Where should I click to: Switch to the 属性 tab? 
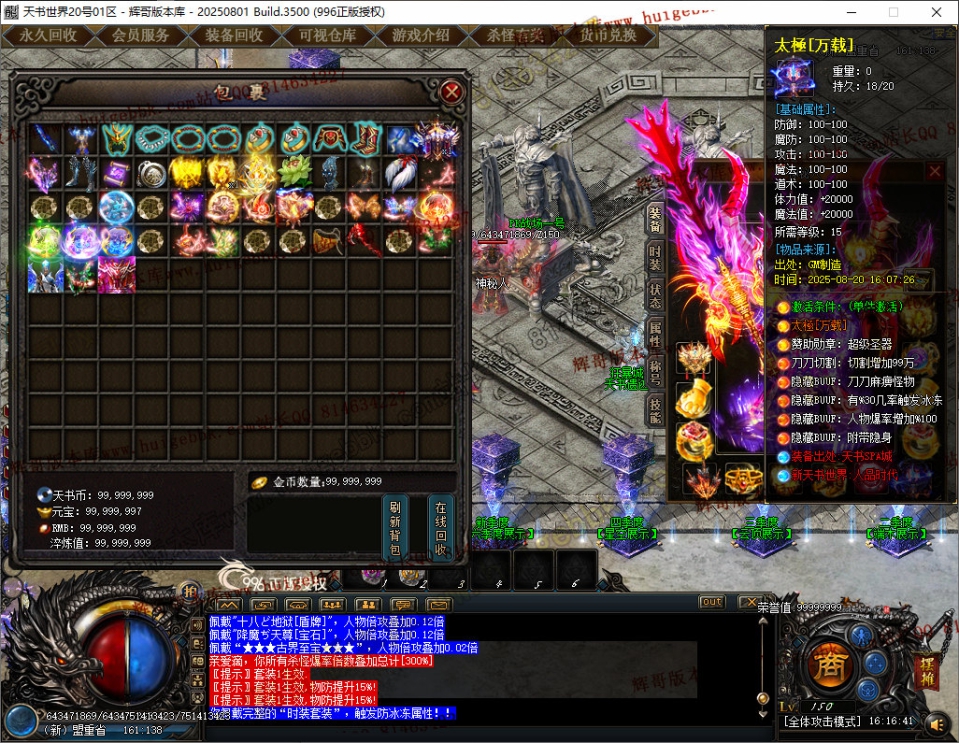(655, 333)
